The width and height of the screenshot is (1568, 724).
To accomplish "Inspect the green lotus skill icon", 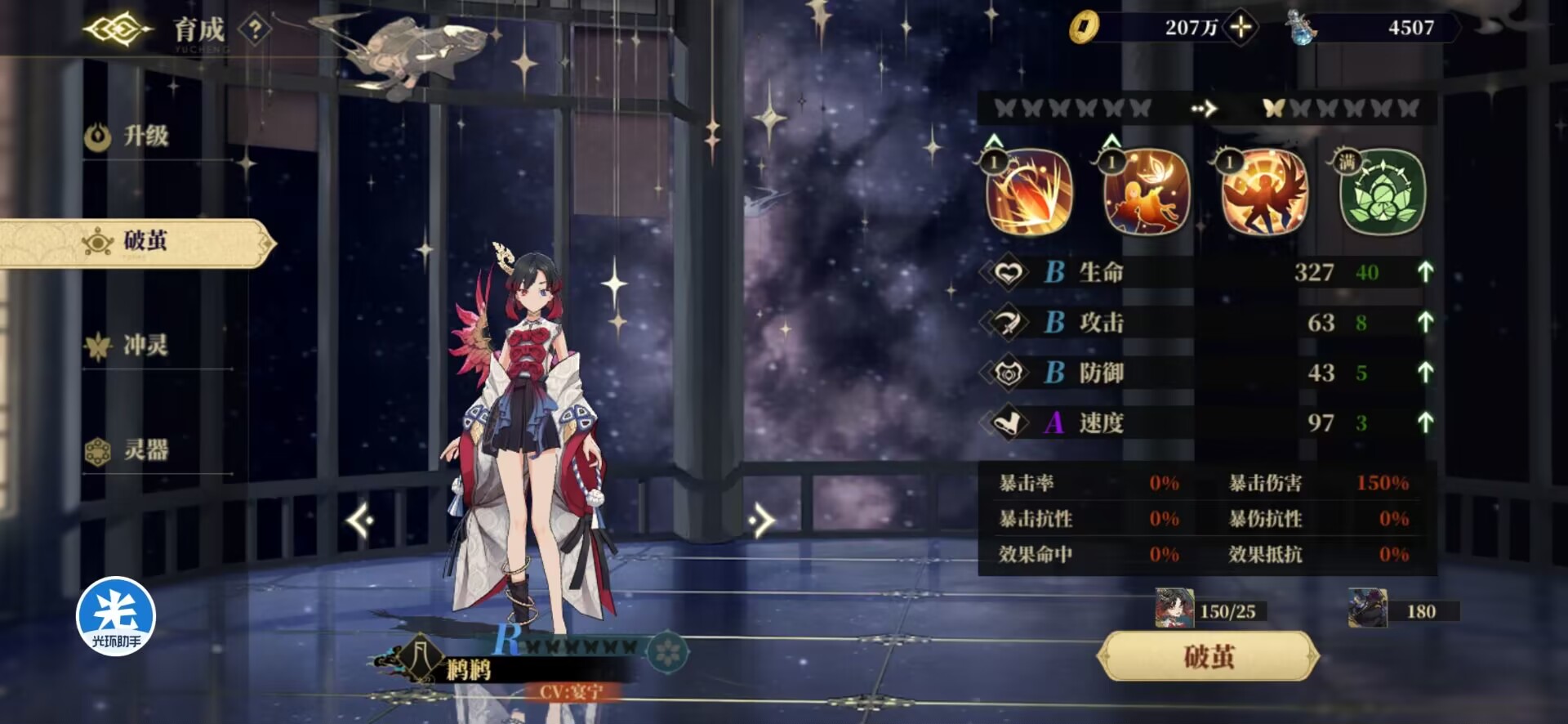I will point(1382,193).
